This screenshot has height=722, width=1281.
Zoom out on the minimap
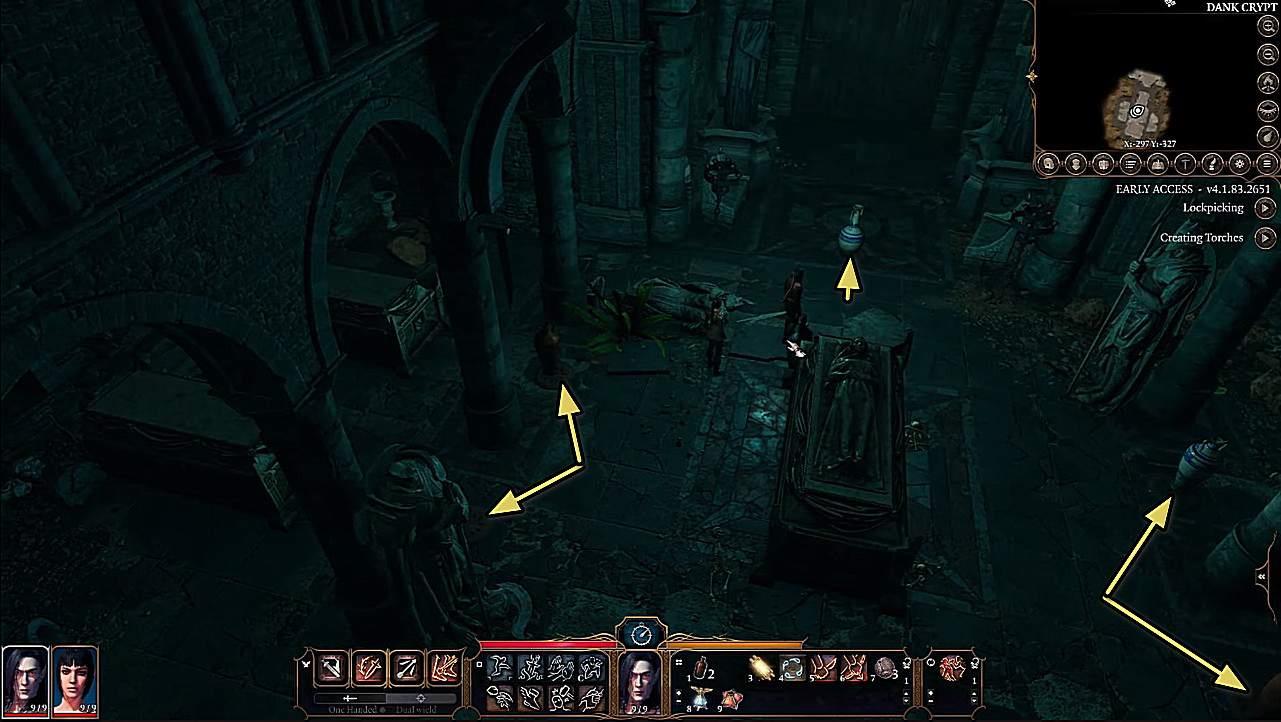(x=1268, y=55)
